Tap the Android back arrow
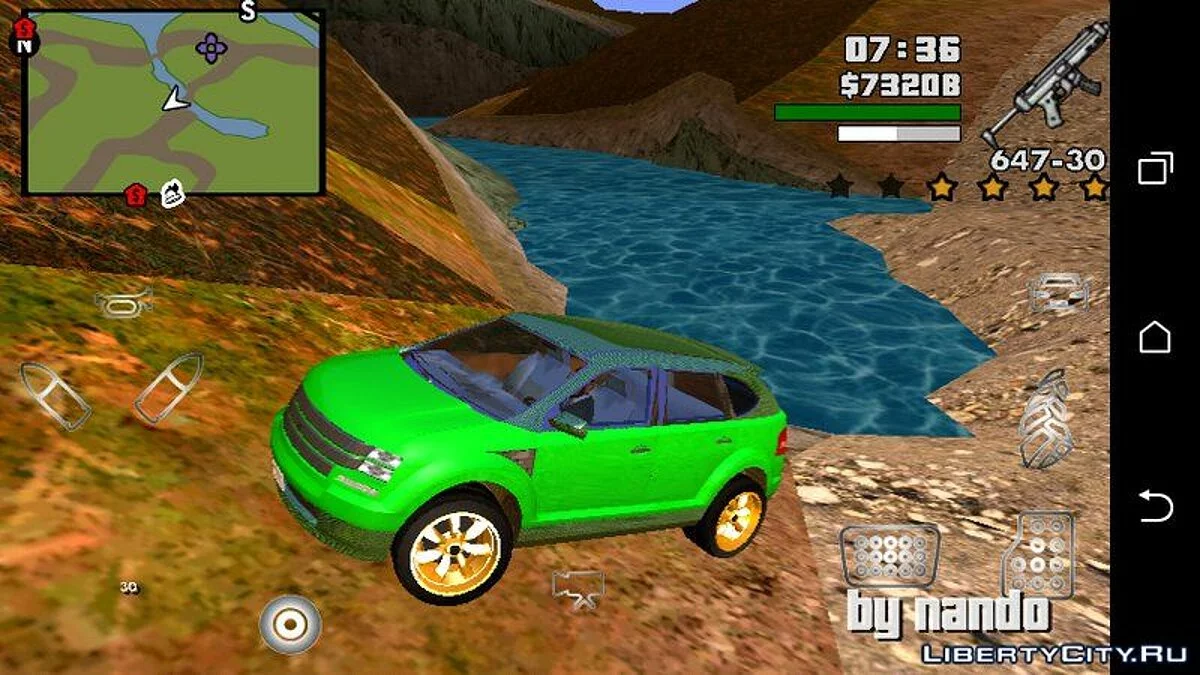This screenshot has width=1200, height=675. coord(1155,507)
